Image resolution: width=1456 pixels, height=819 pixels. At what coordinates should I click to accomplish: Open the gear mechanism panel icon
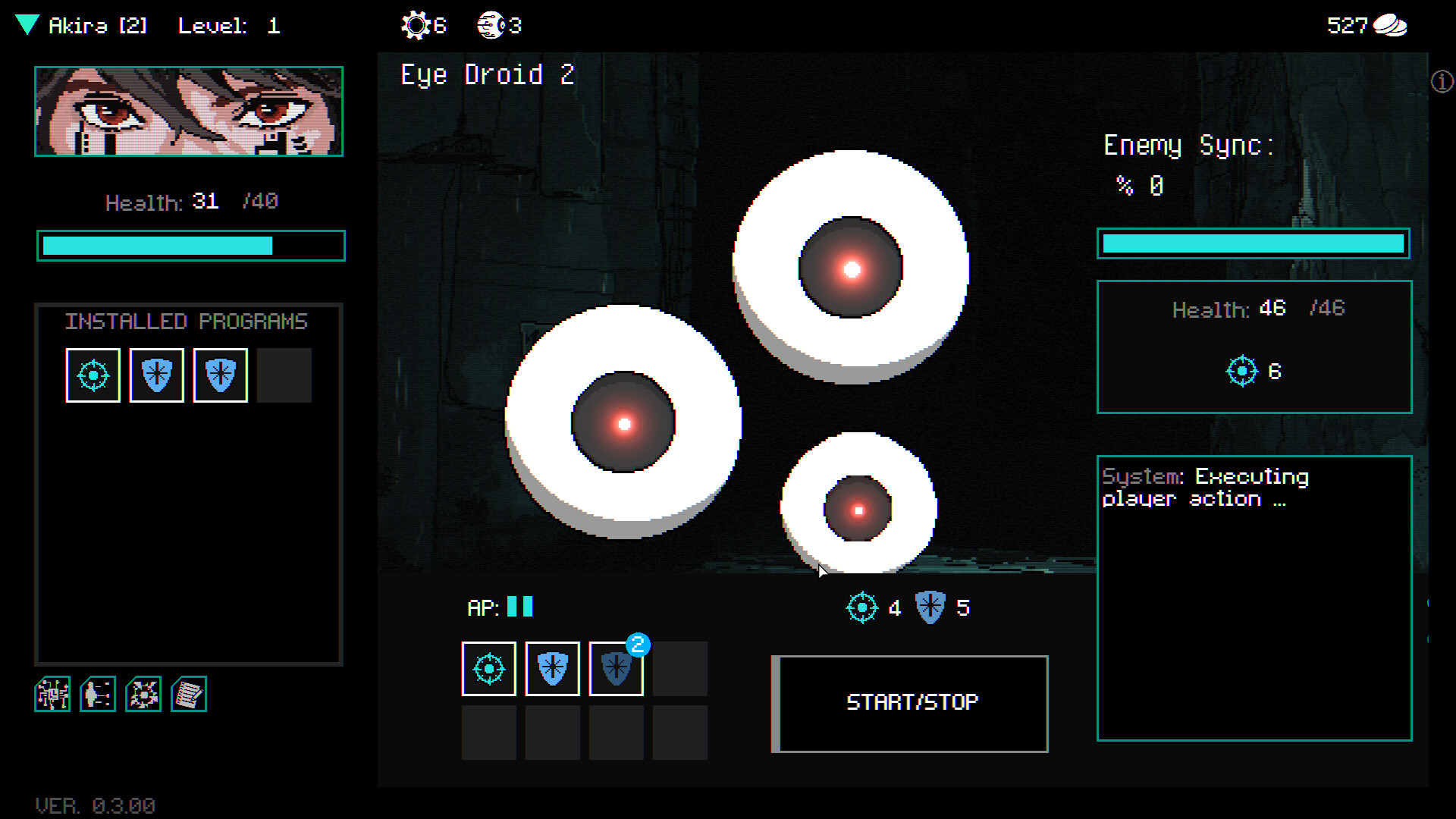click(x=143, y=694)
